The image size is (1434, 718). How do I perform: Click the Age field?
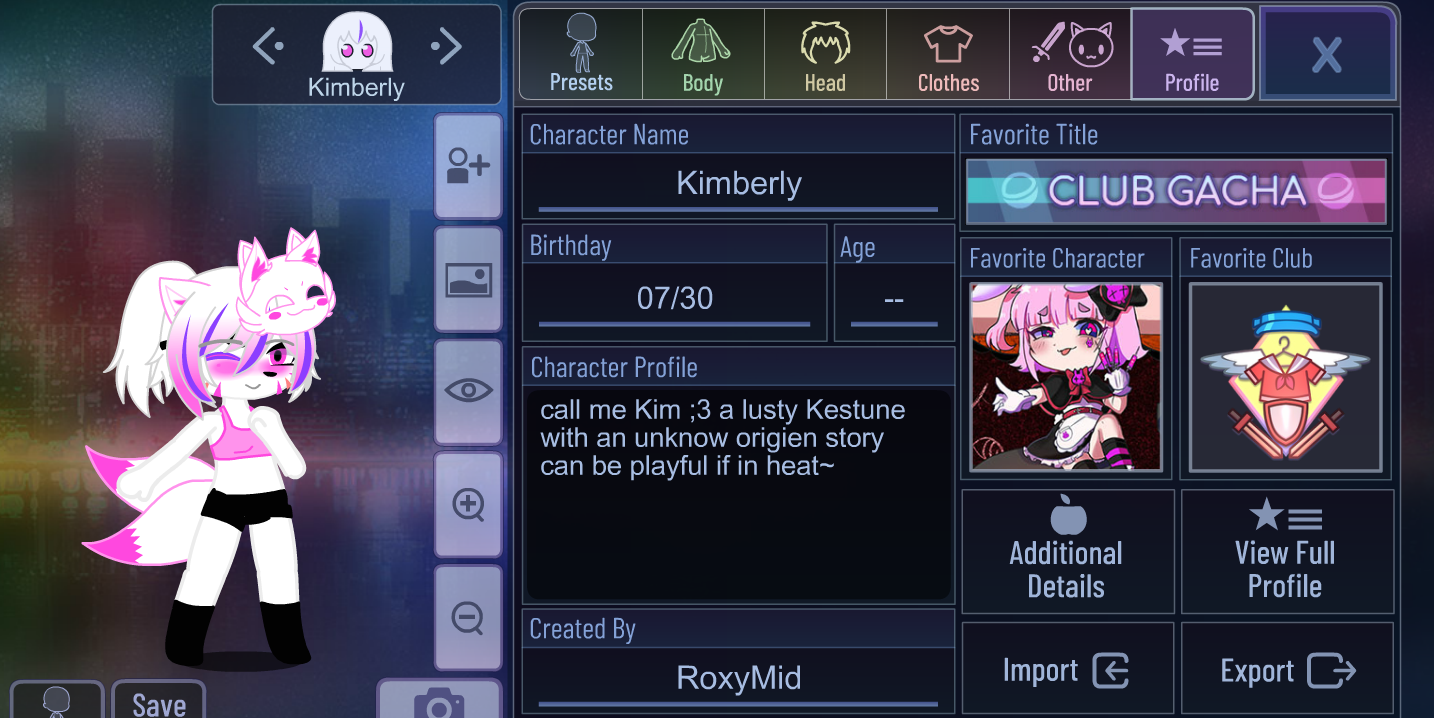894,299
